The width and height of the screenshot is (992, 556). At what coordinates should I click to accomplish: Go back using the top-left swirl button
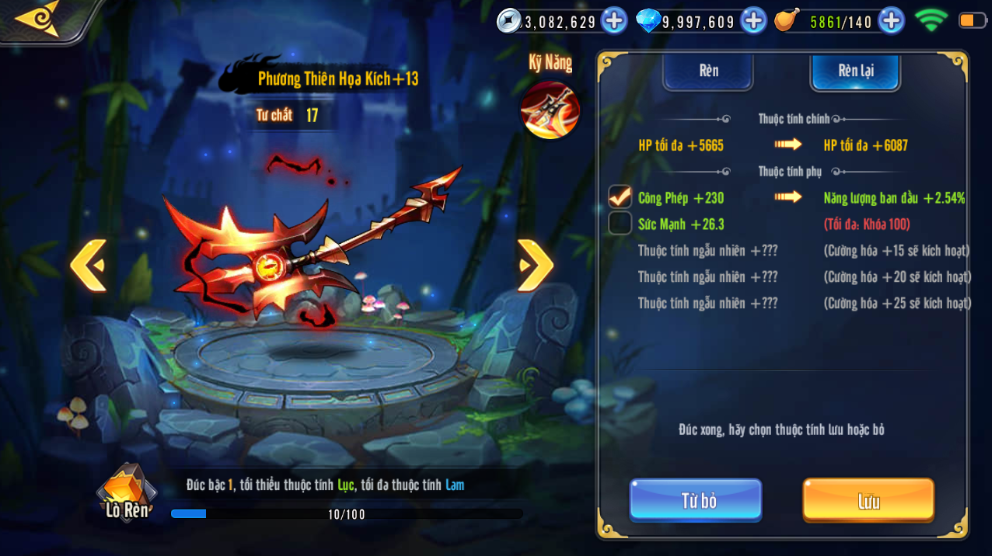38,17
